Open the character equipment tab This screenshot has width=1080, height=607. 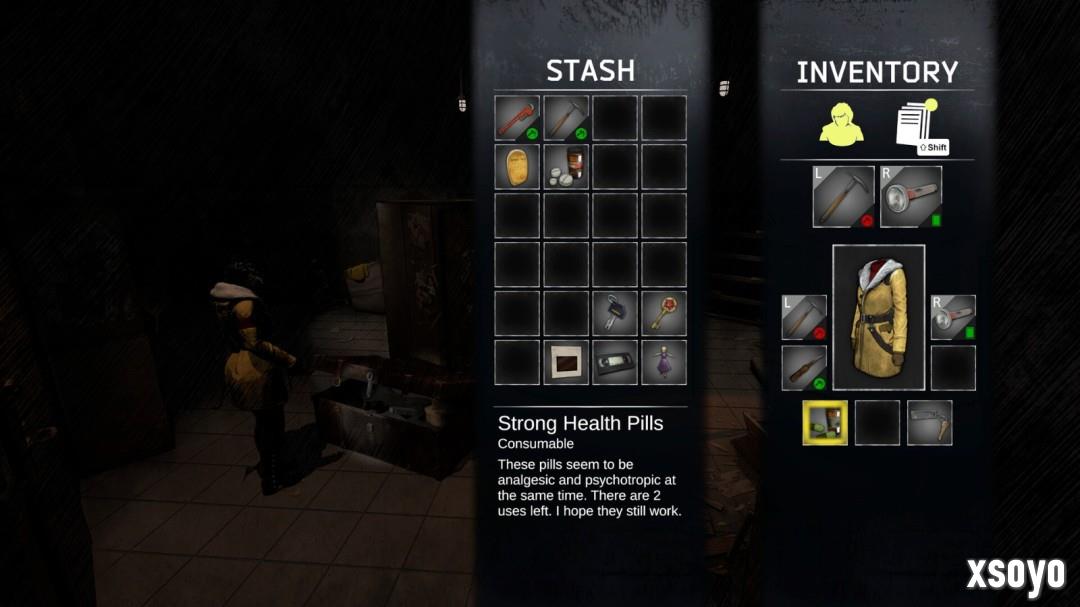click(841, 124)
